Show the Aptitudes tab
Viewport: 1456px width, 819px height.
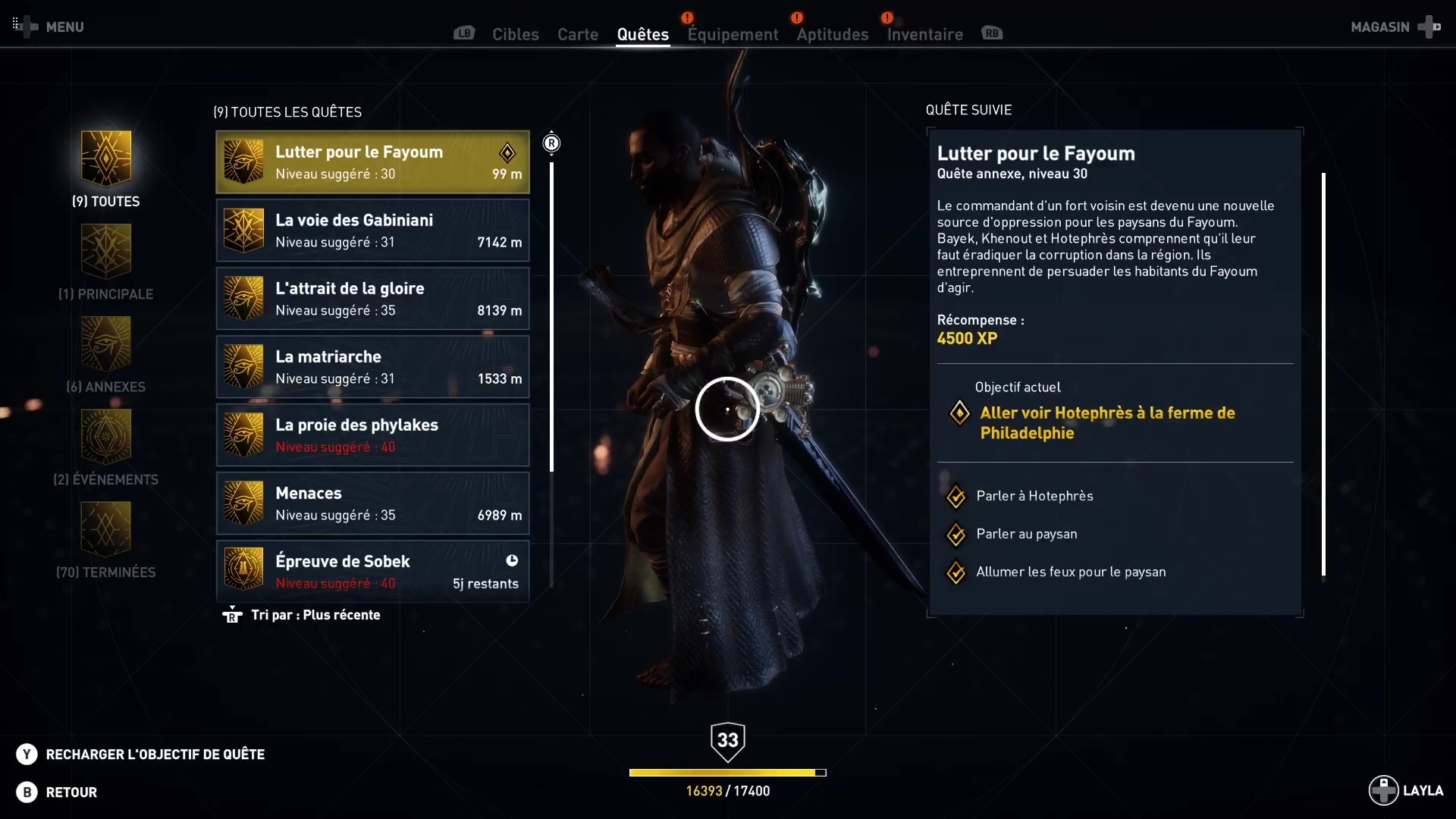click(832, 34)
